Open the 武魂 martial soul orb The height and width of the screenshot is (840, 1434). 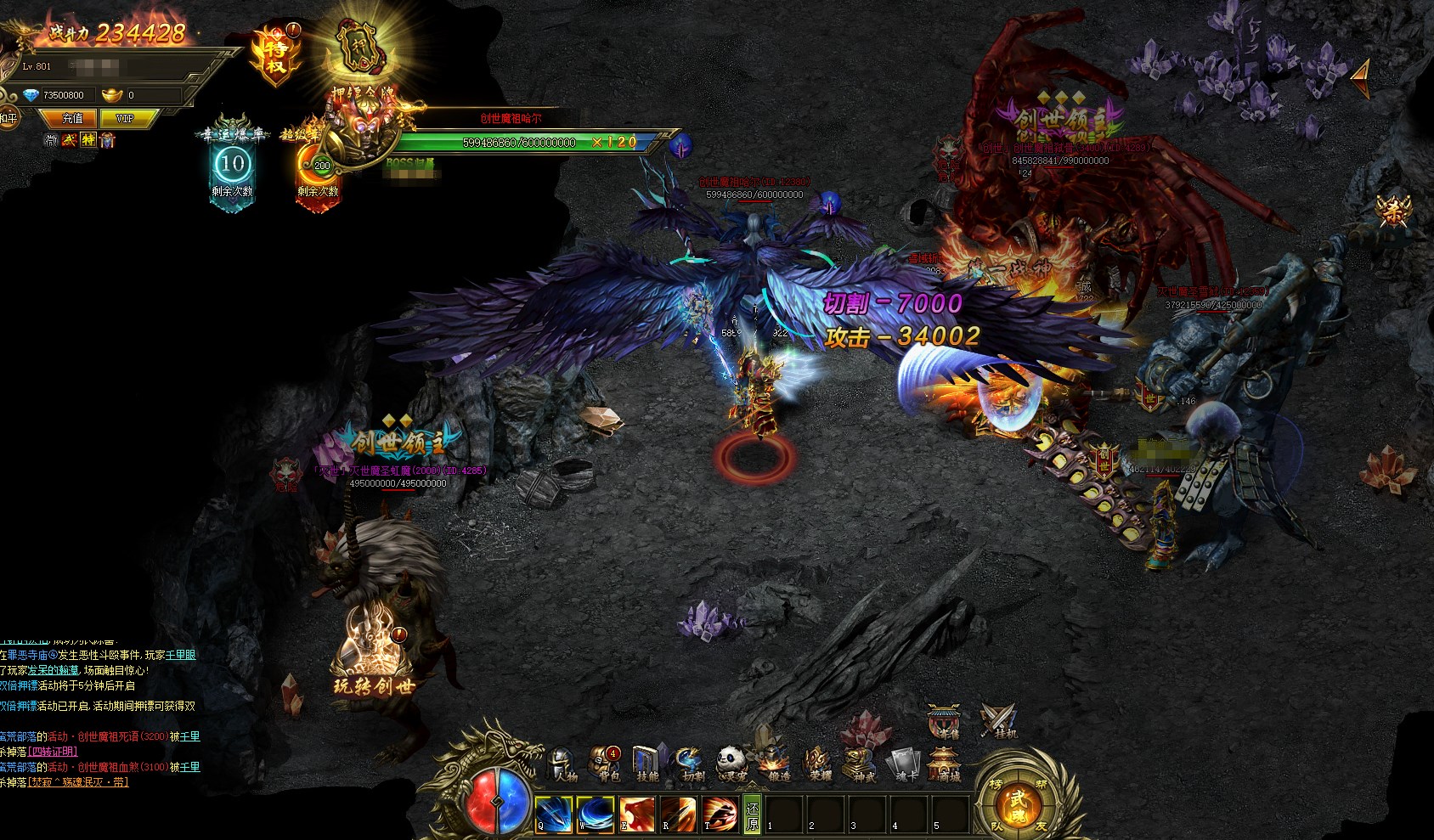point(1018,803)
